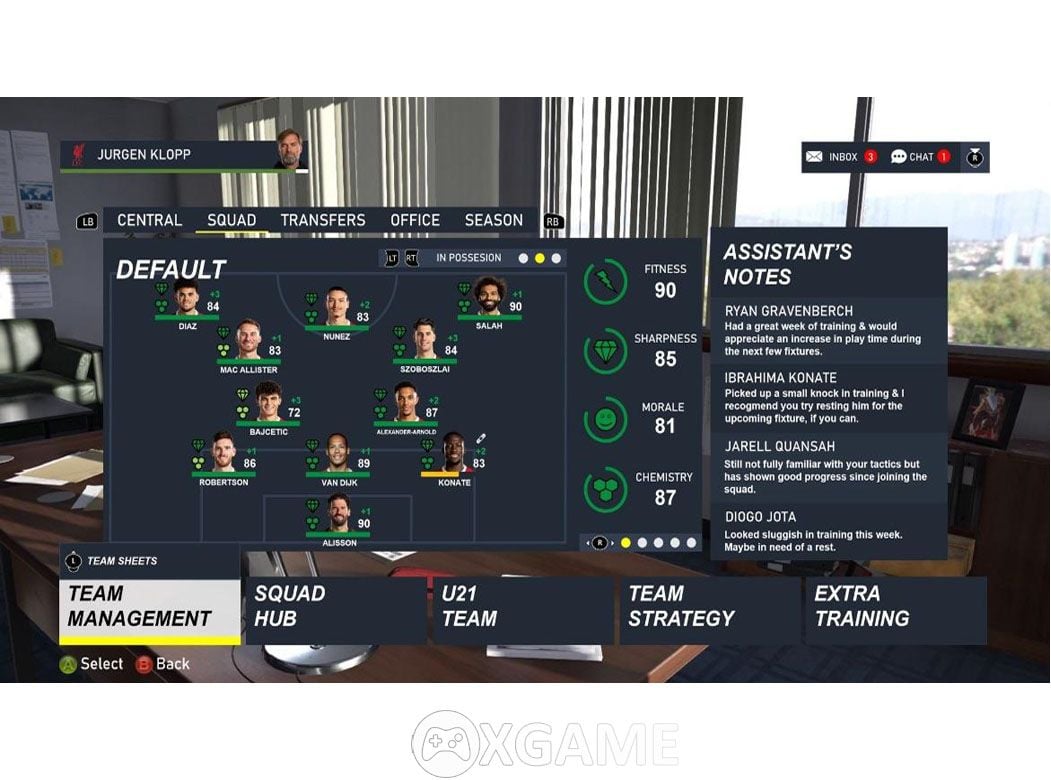Read the Ryan Gravenberch assistant note
Screen dimensions: 1051x780
(x=827, y=330)
